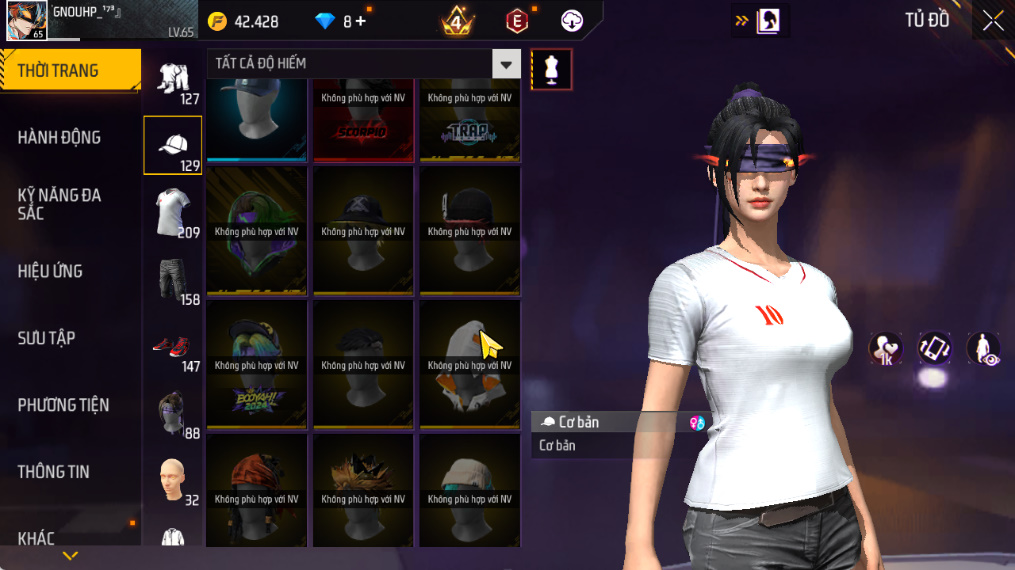The height and width of the screenshot is (570, 1015).
Task: Switch to the Hành Động tab
Action: tap(60, 137)
